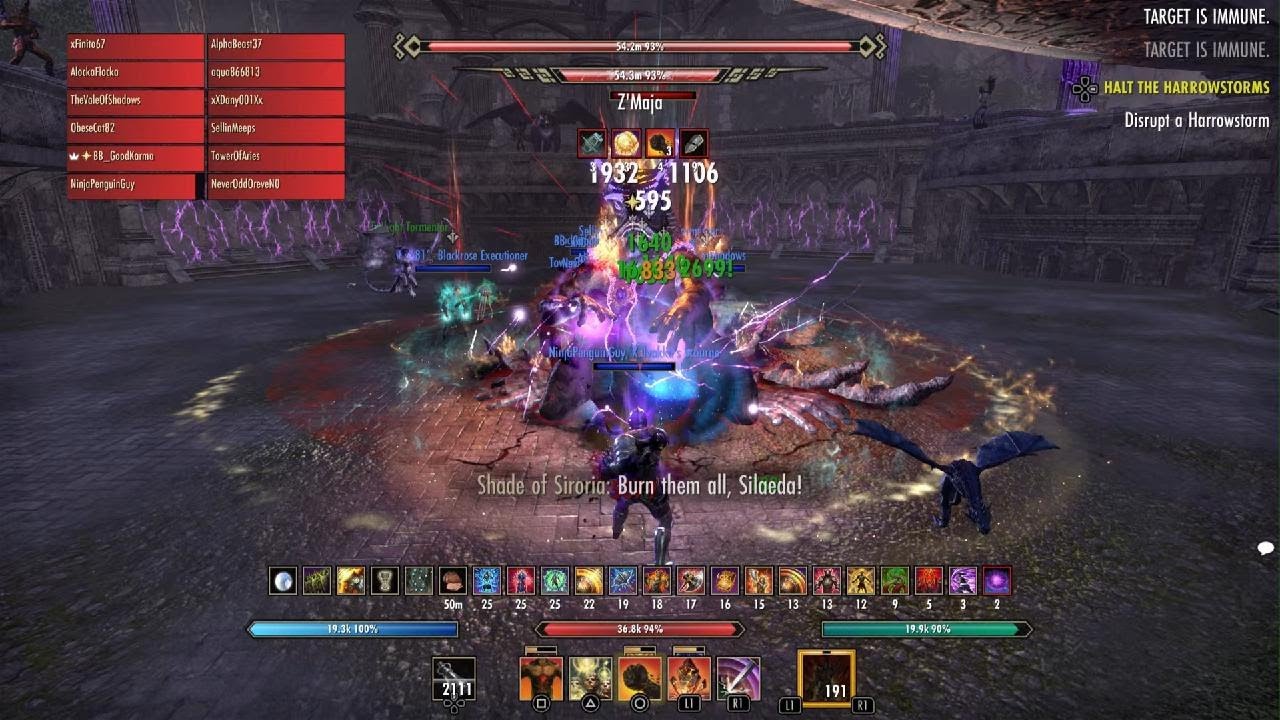The height and width of the screenshot is (720, 1280).
Task: Trigger the molten crystal shard ability
Action: coord(689,679)
